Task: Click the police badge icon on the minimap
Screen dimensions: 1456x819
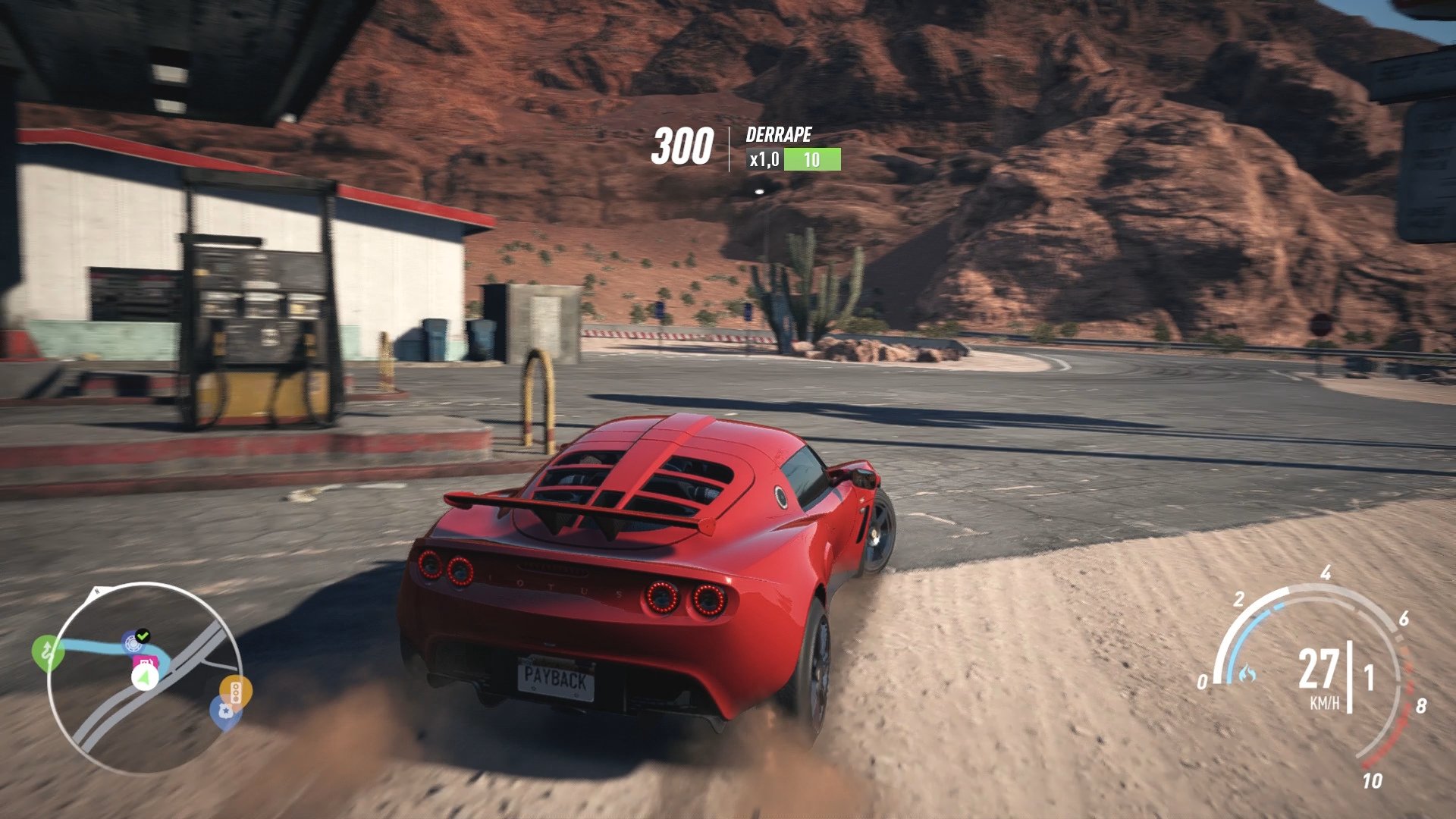Action: tap(226, 711)
